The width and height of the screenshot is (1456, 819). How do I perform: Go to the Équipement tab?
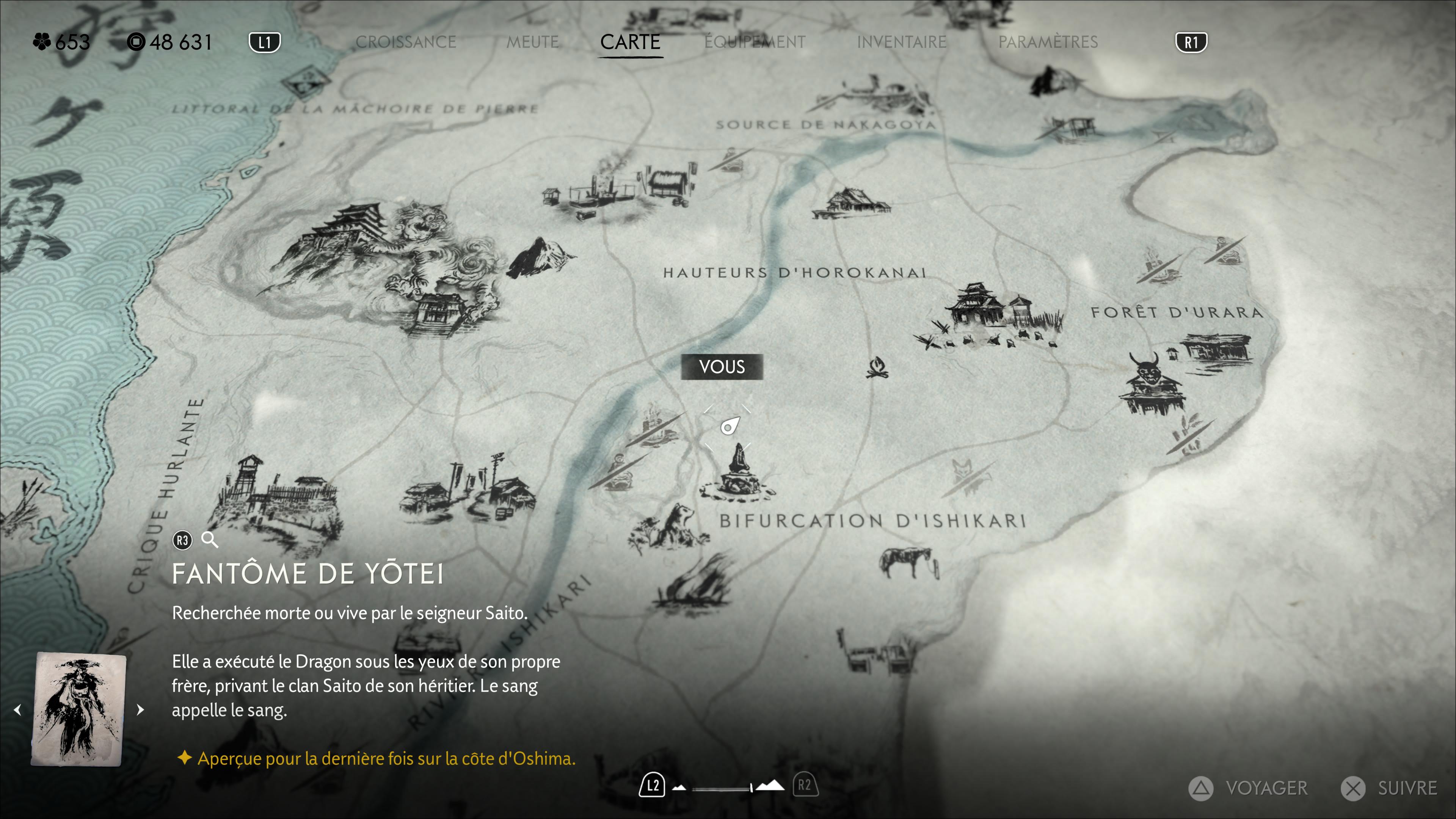tap(755, 42)
